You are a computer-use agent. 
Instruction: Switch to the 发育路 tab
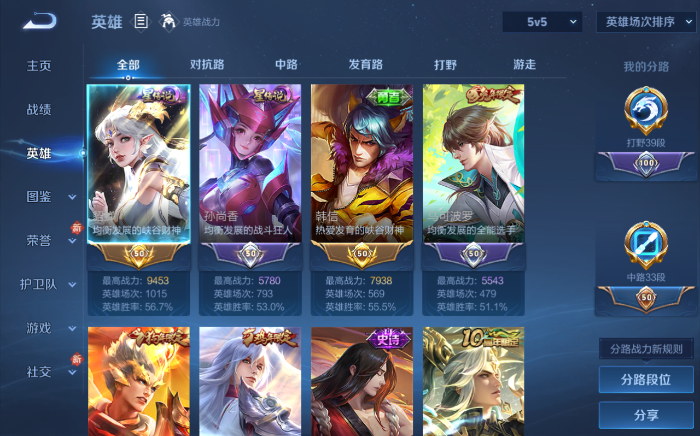[365, 65]
